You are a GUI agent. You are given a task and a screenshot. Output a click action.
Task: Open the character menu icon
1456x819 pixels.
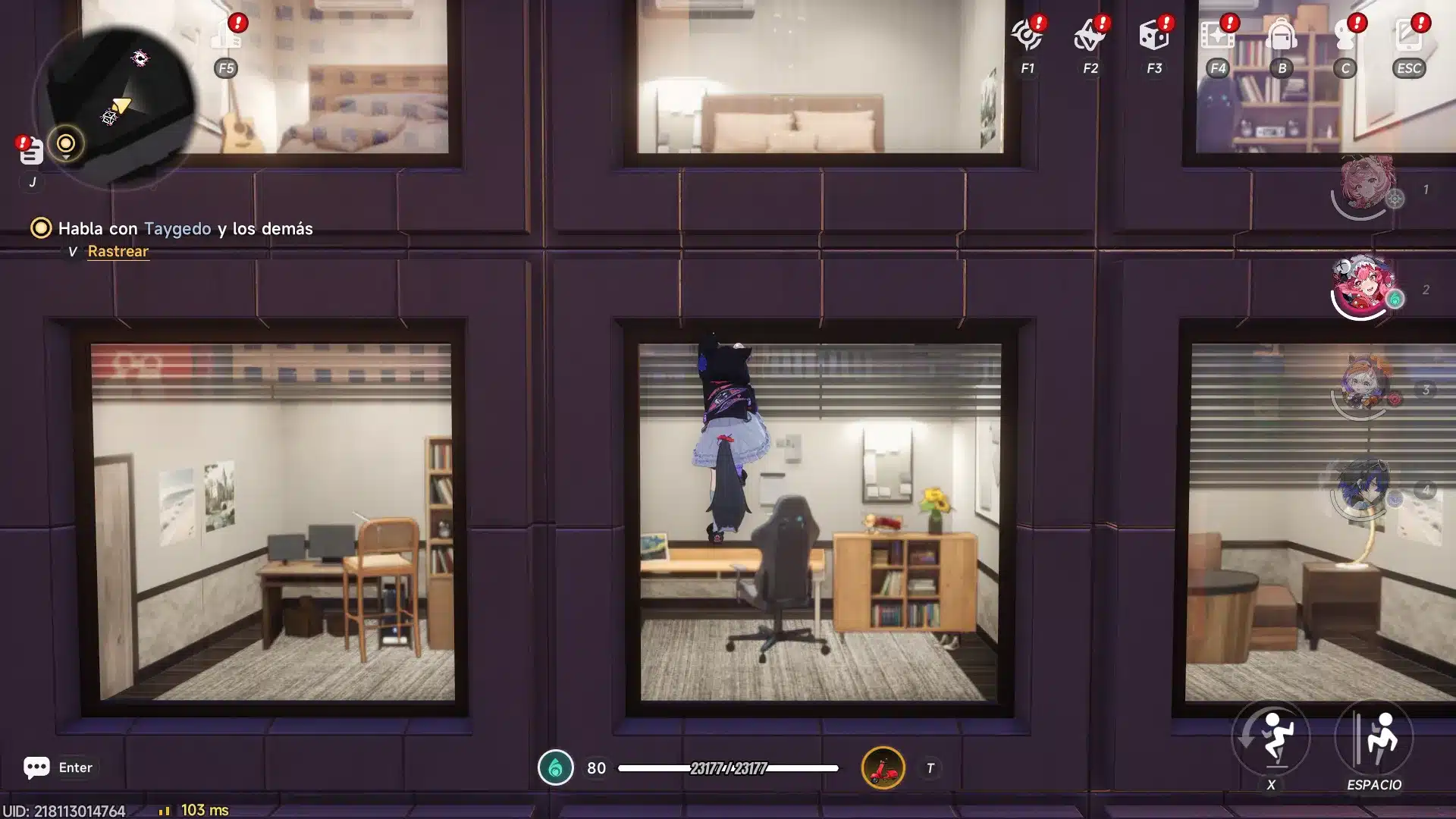click(x=1345, y=36)
